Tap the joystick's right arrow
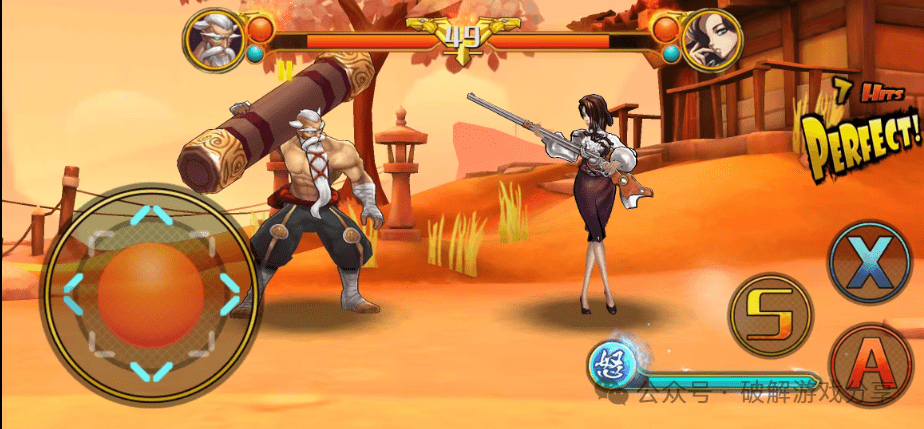Image resolution: width=924 pixels, height=429 pixels. point(230,294)
